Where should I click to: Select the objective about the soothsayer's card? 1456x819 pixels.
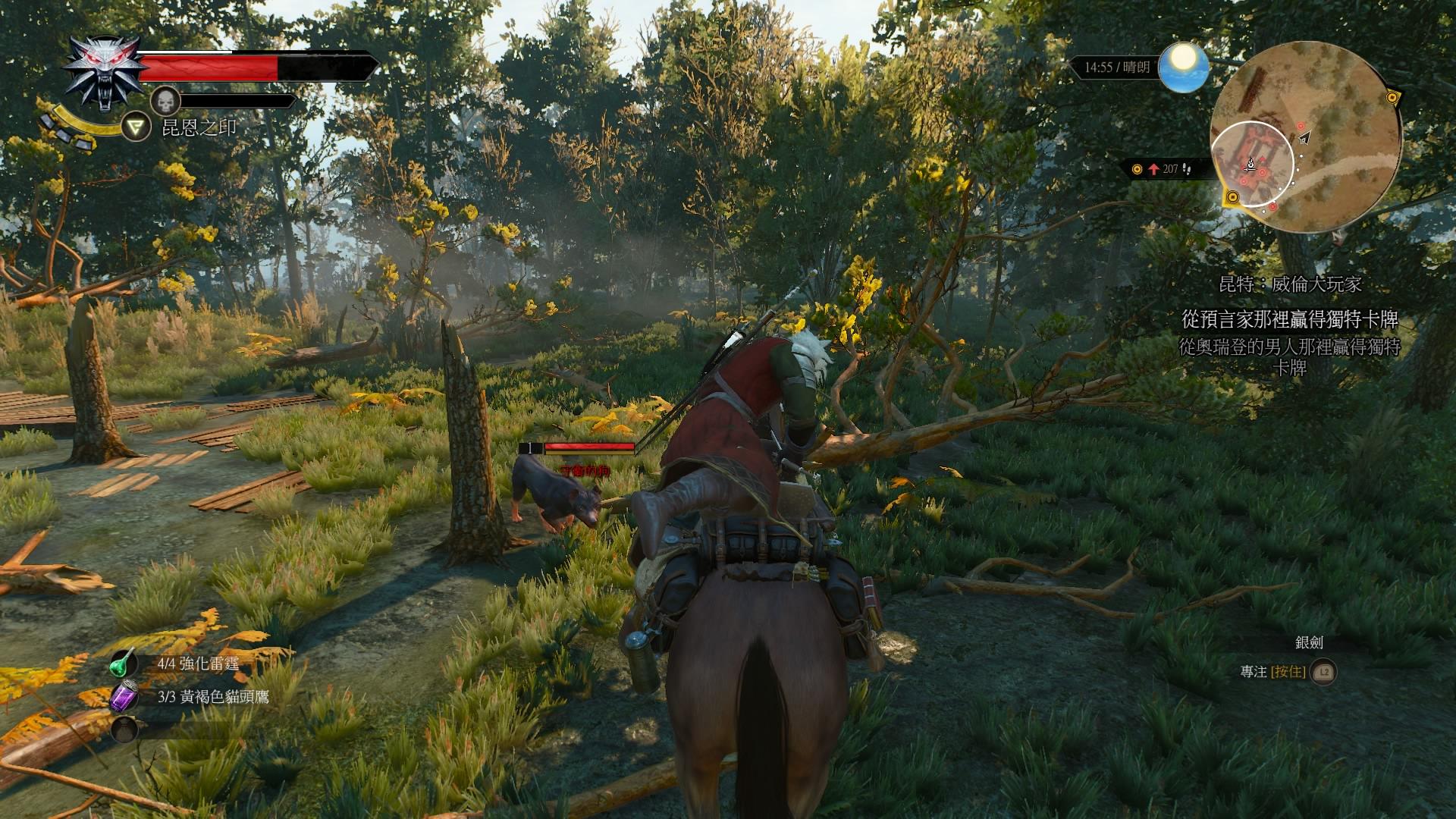(x=1289, y=319)
